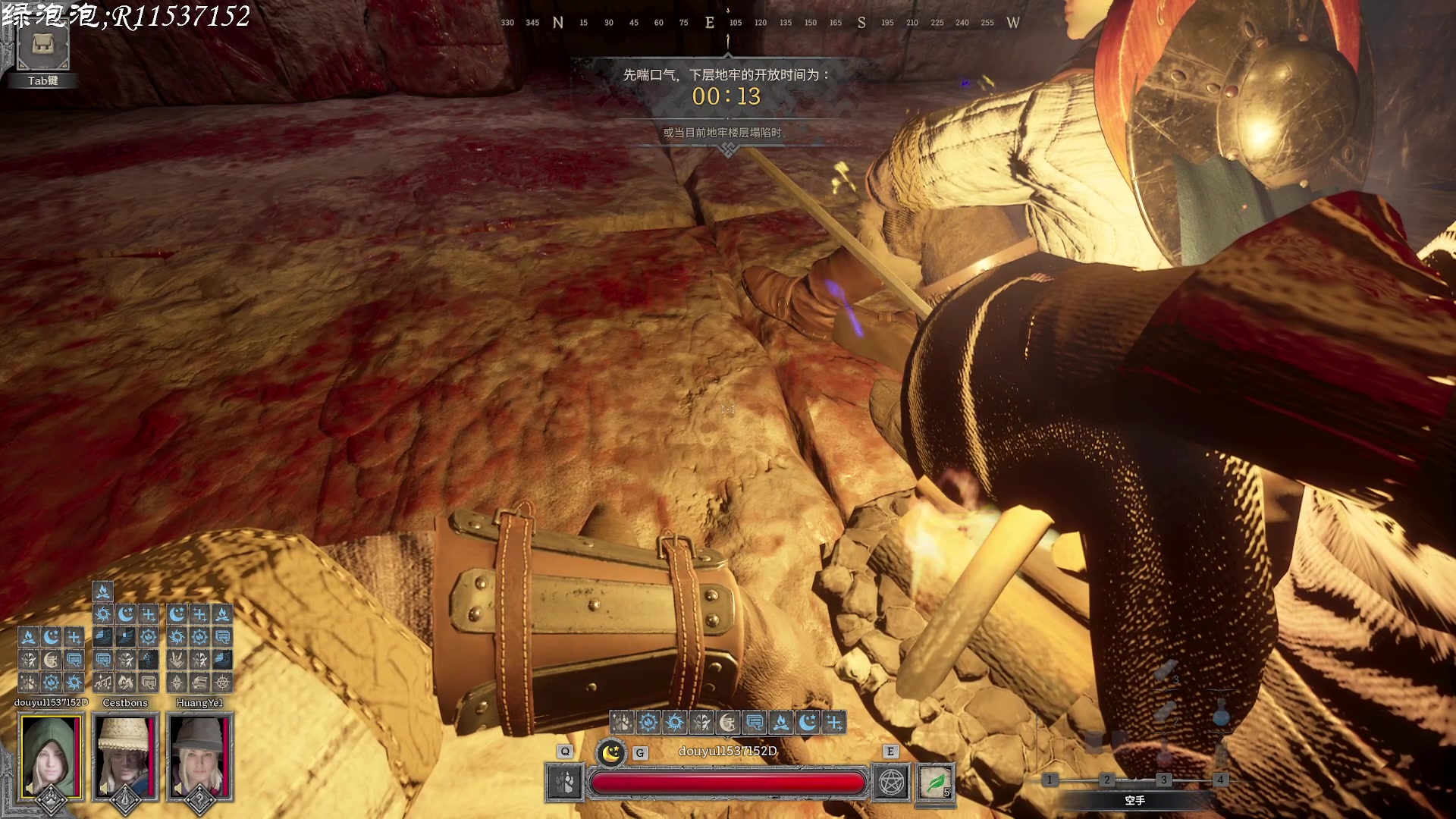The image size is (1456, 819).
Task: Use the green leaf item slot
Action: point(936,783)
